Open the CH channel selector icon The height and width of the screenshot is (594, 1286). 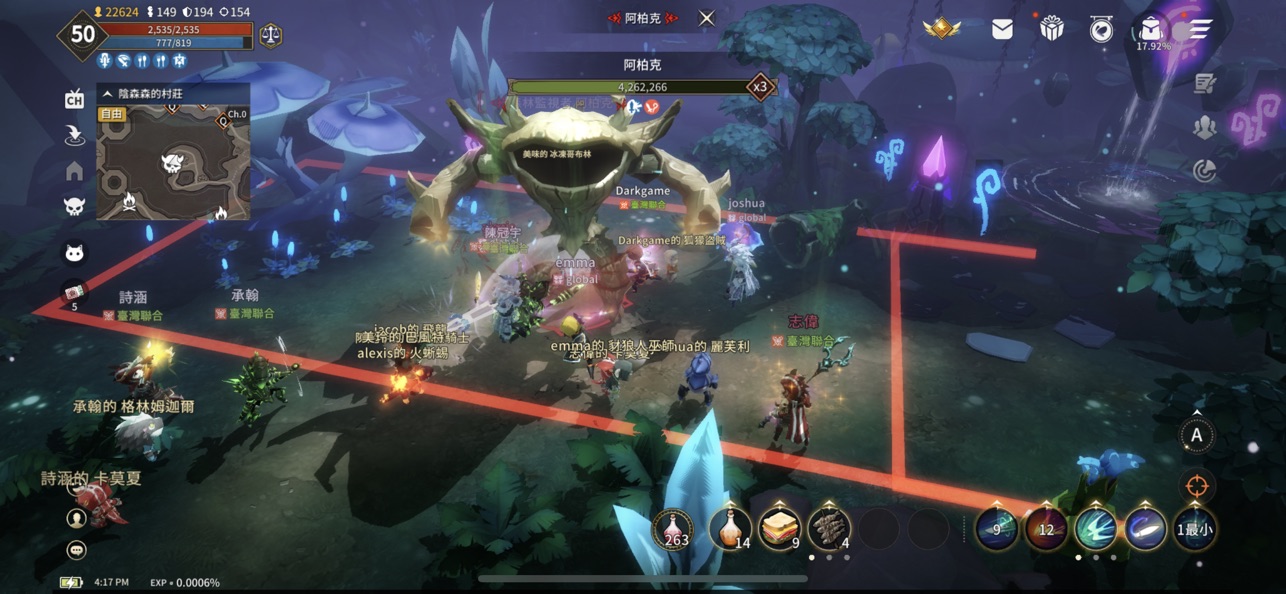74,98
